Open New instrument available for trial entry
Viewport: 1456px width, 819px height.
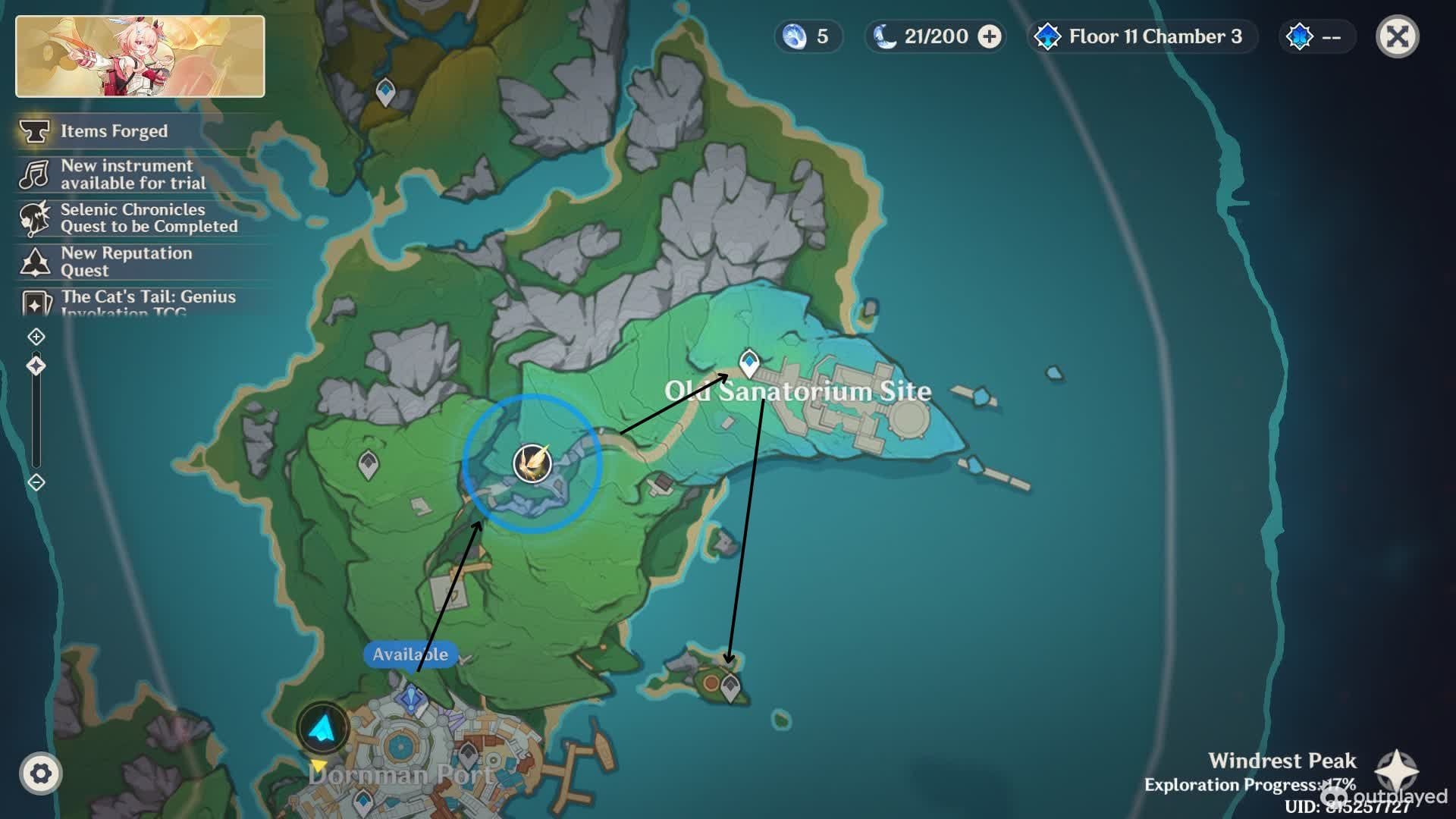pos(133,174)
